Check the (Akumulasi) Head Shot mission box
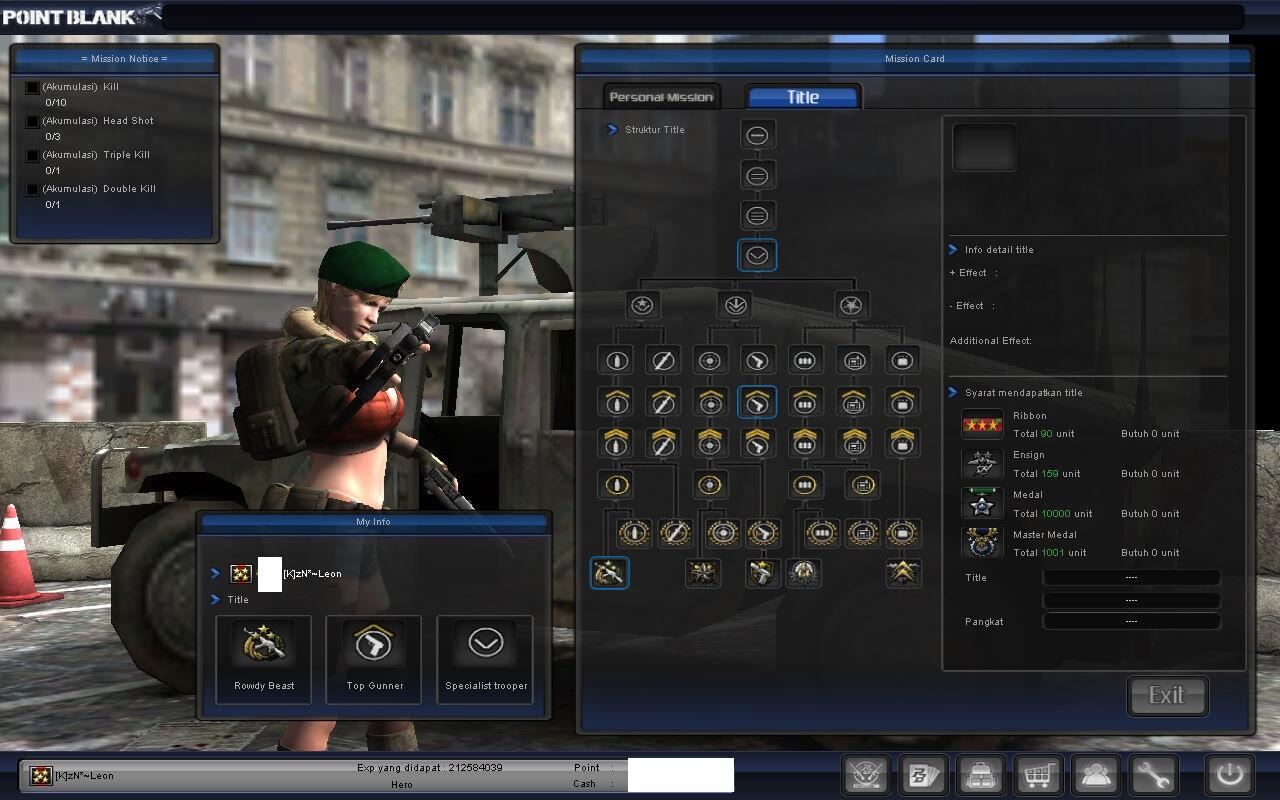The image size is (1280, 800). coord(31,121)
